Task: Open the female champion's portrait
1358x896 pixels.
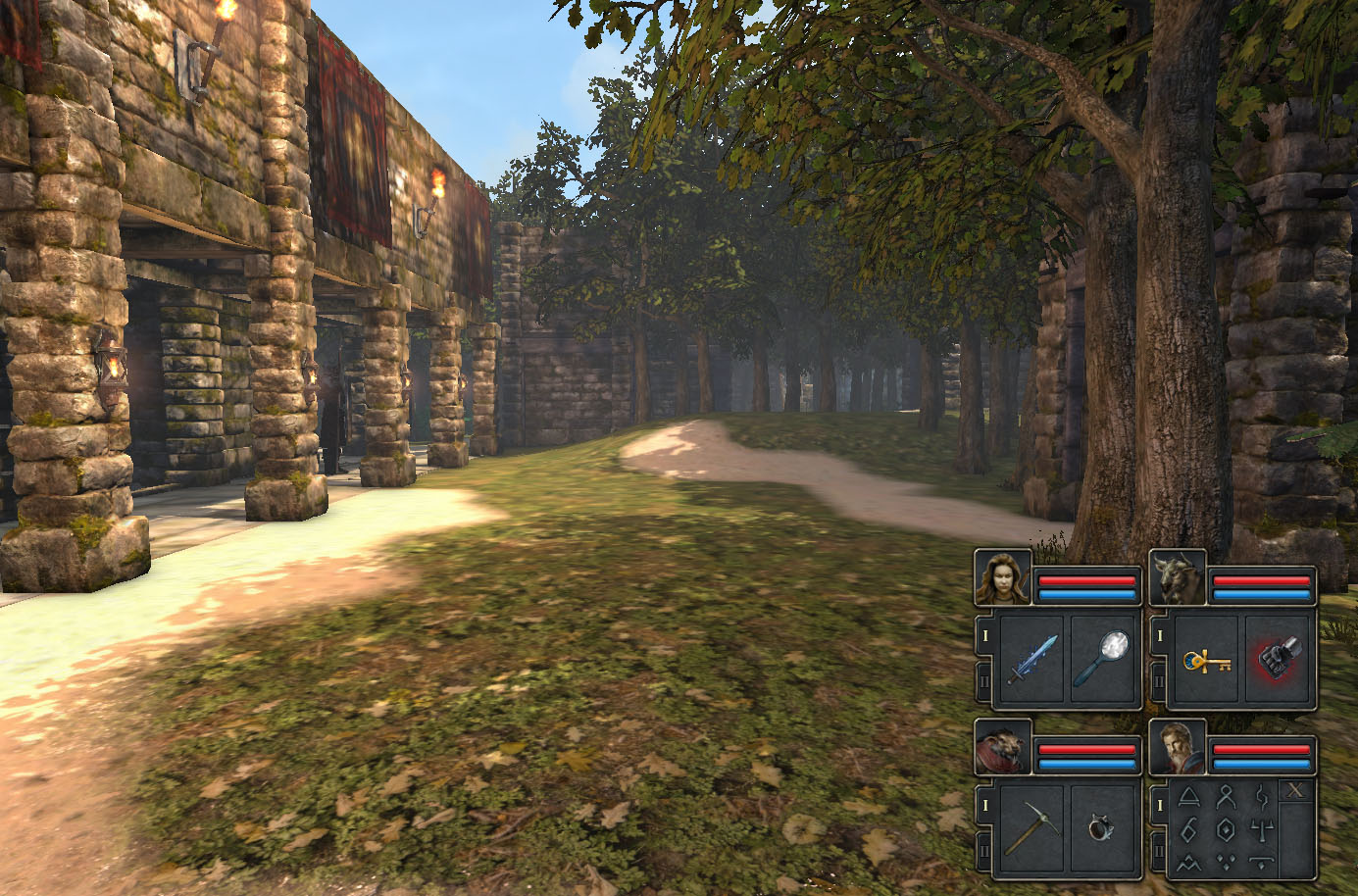Action: pos(1002,579)
